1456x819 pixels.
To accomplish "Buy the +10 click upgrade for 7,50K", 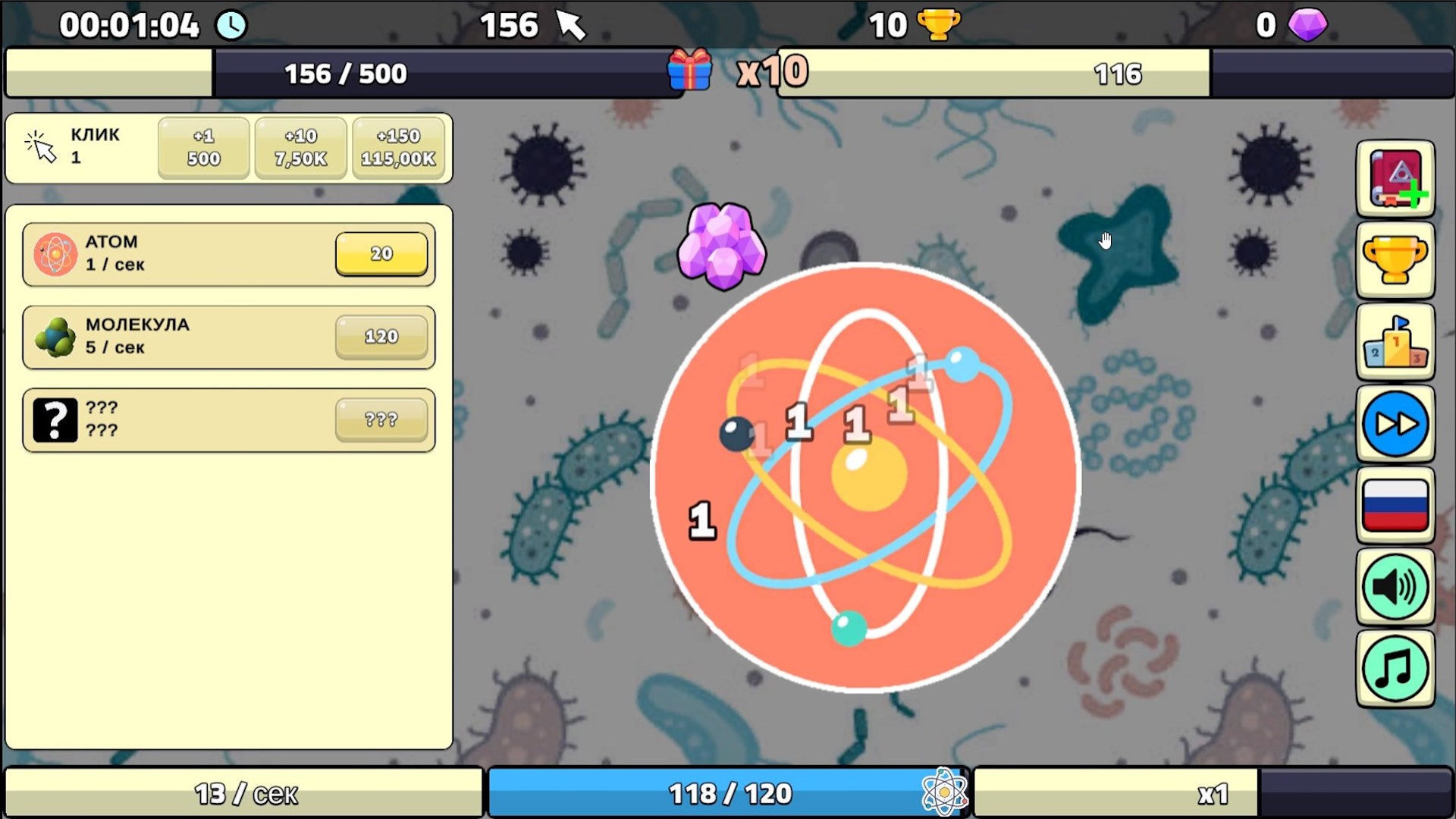I will [x=300, y=148].
